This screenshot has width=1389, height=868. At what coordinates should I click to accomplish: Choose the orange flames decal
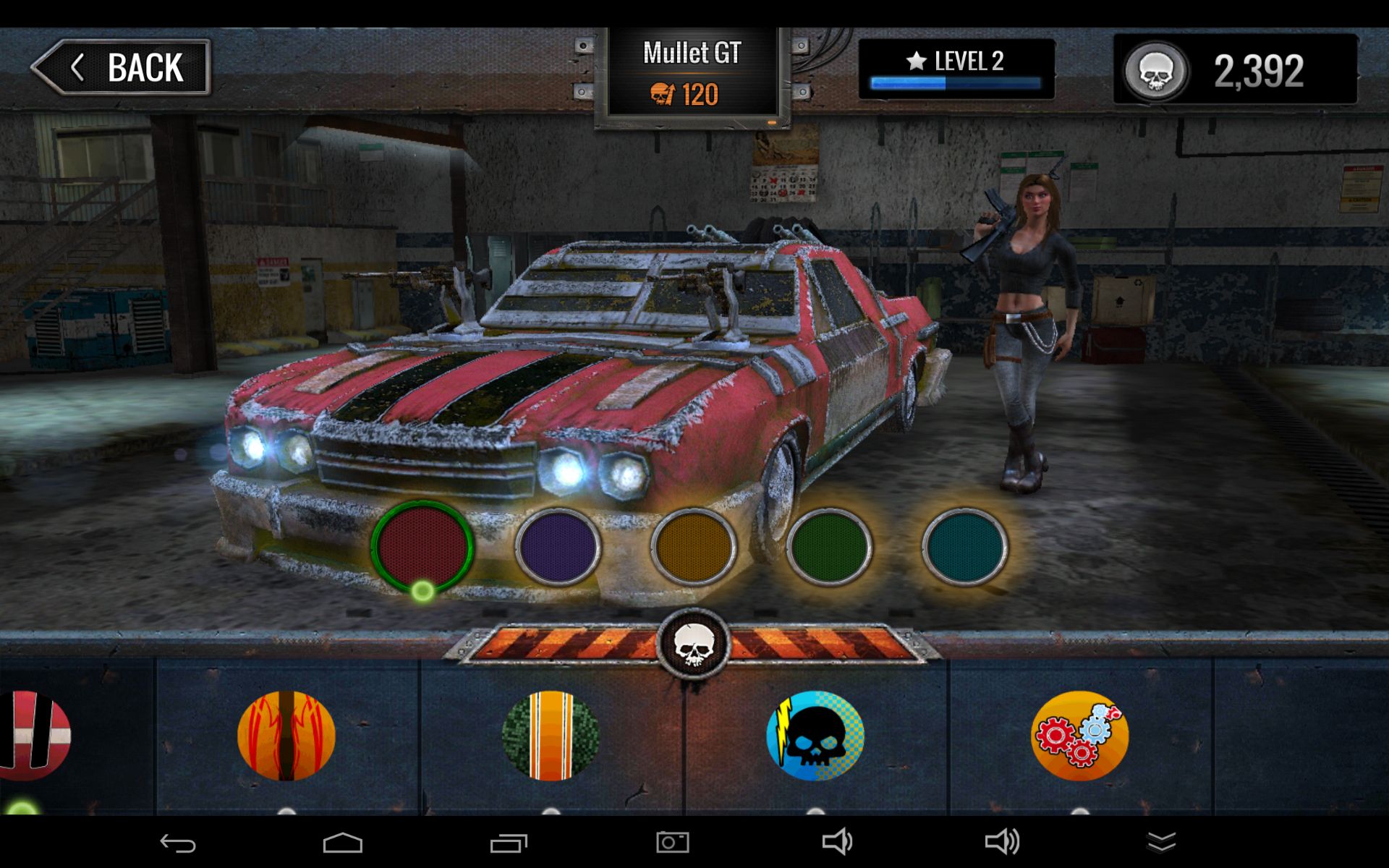(x=286, y=736)
